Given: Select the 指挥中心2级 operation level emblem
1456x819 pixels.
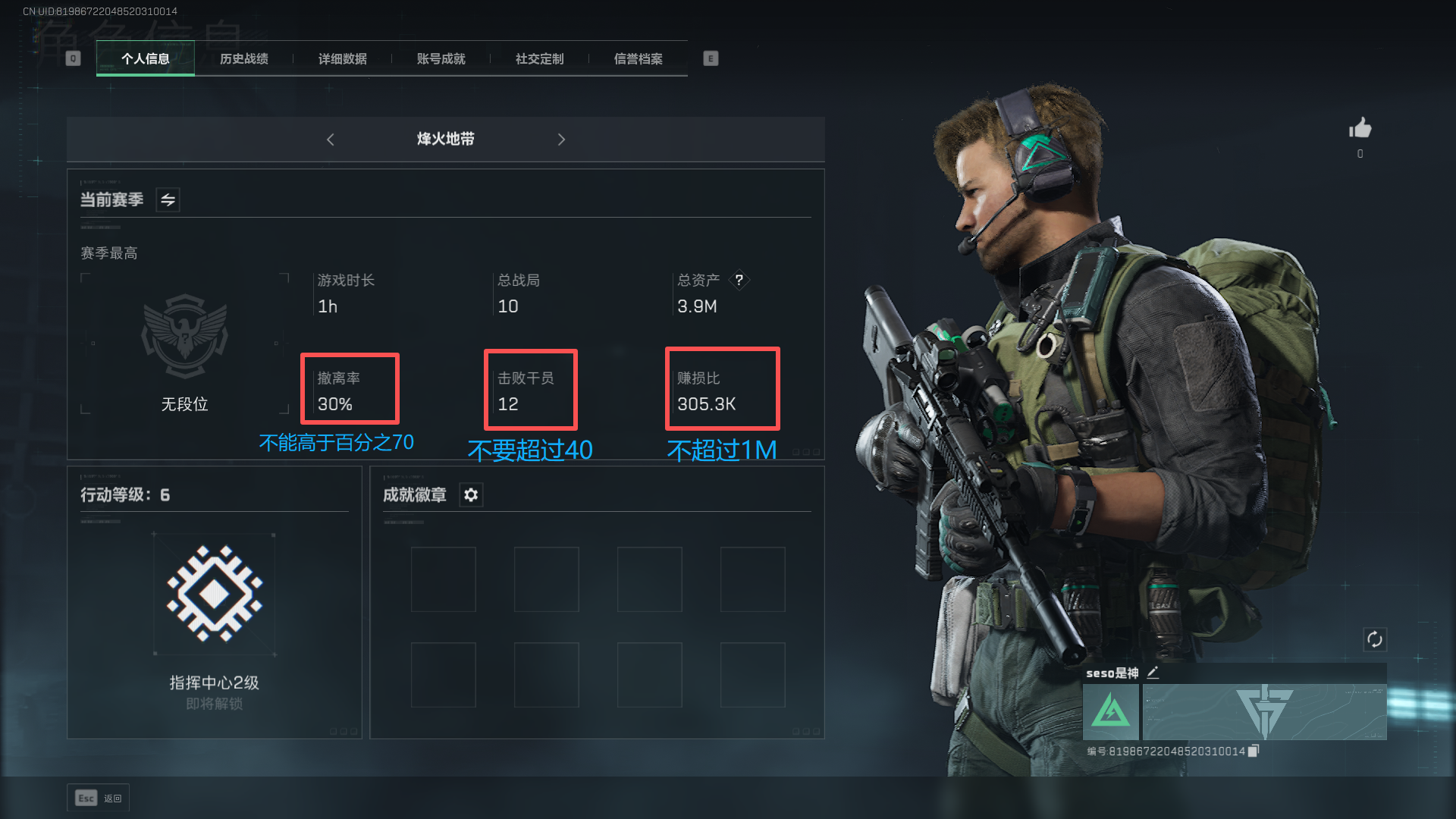Looking at the screenshot, I should (x=215, y=594).
